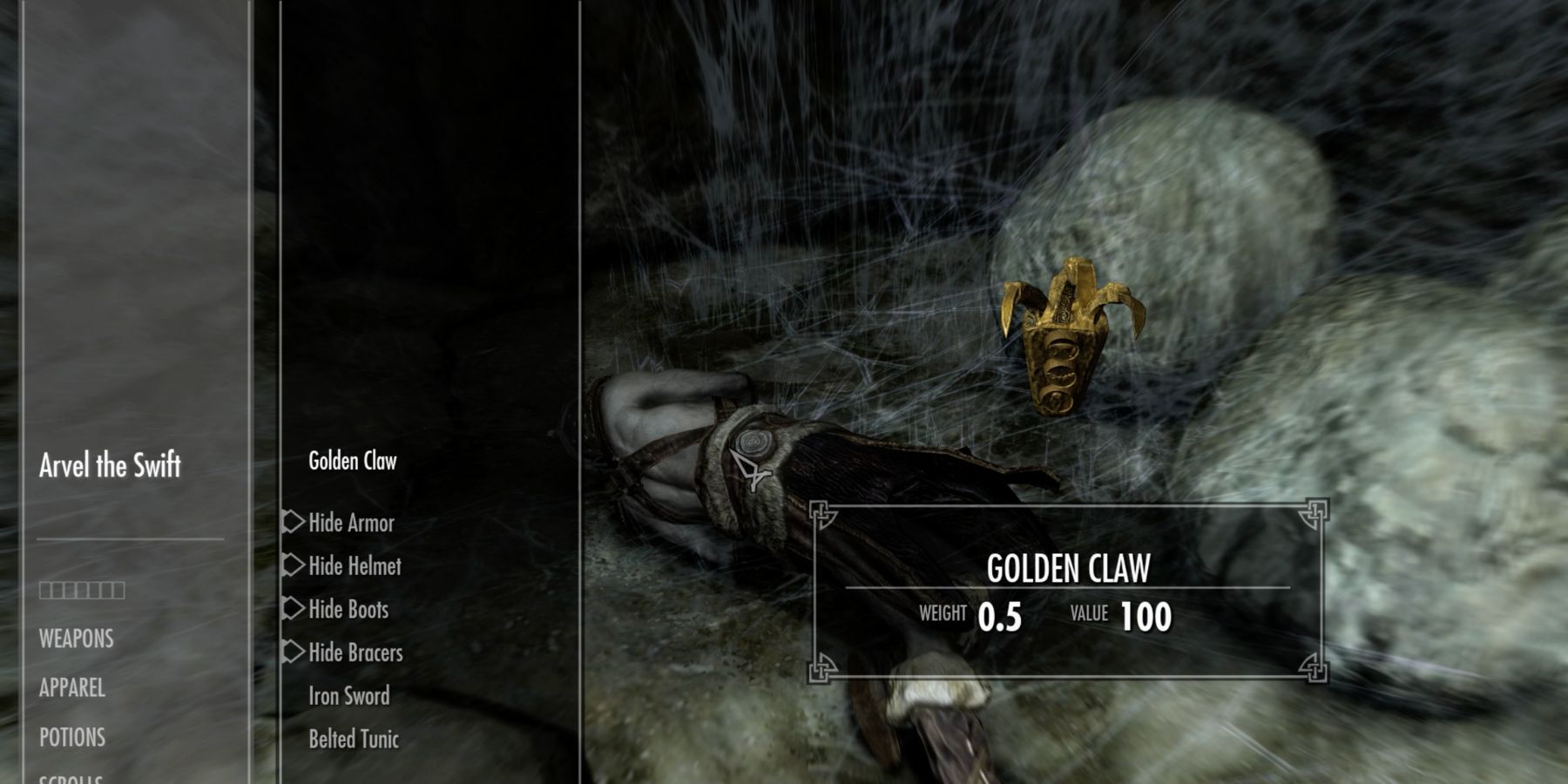
Task: Select the Belted Tunic entry
Action: [353, 740]
